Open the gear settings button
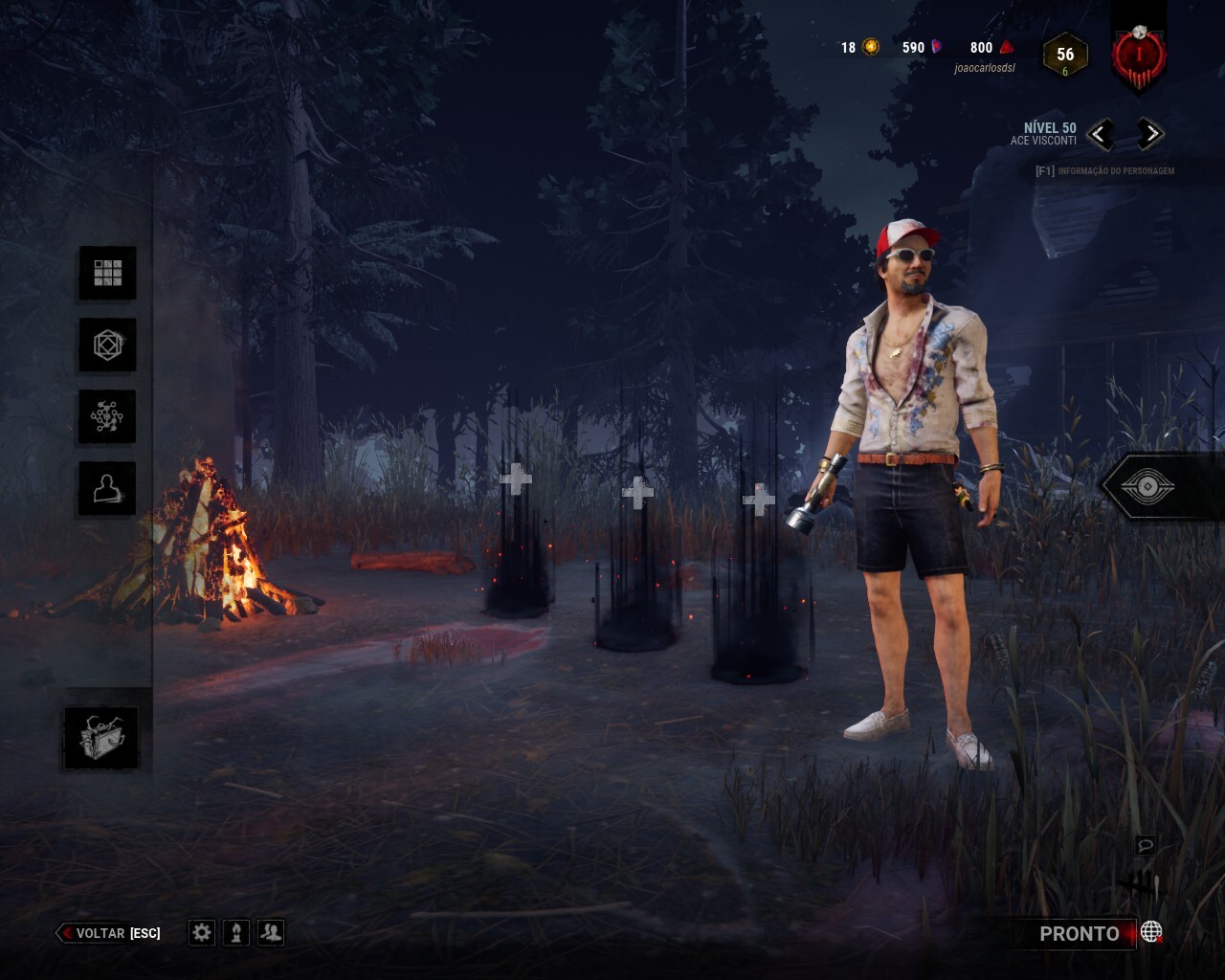The height and width of the screenshot is (980, 1225). click(201, 932)
